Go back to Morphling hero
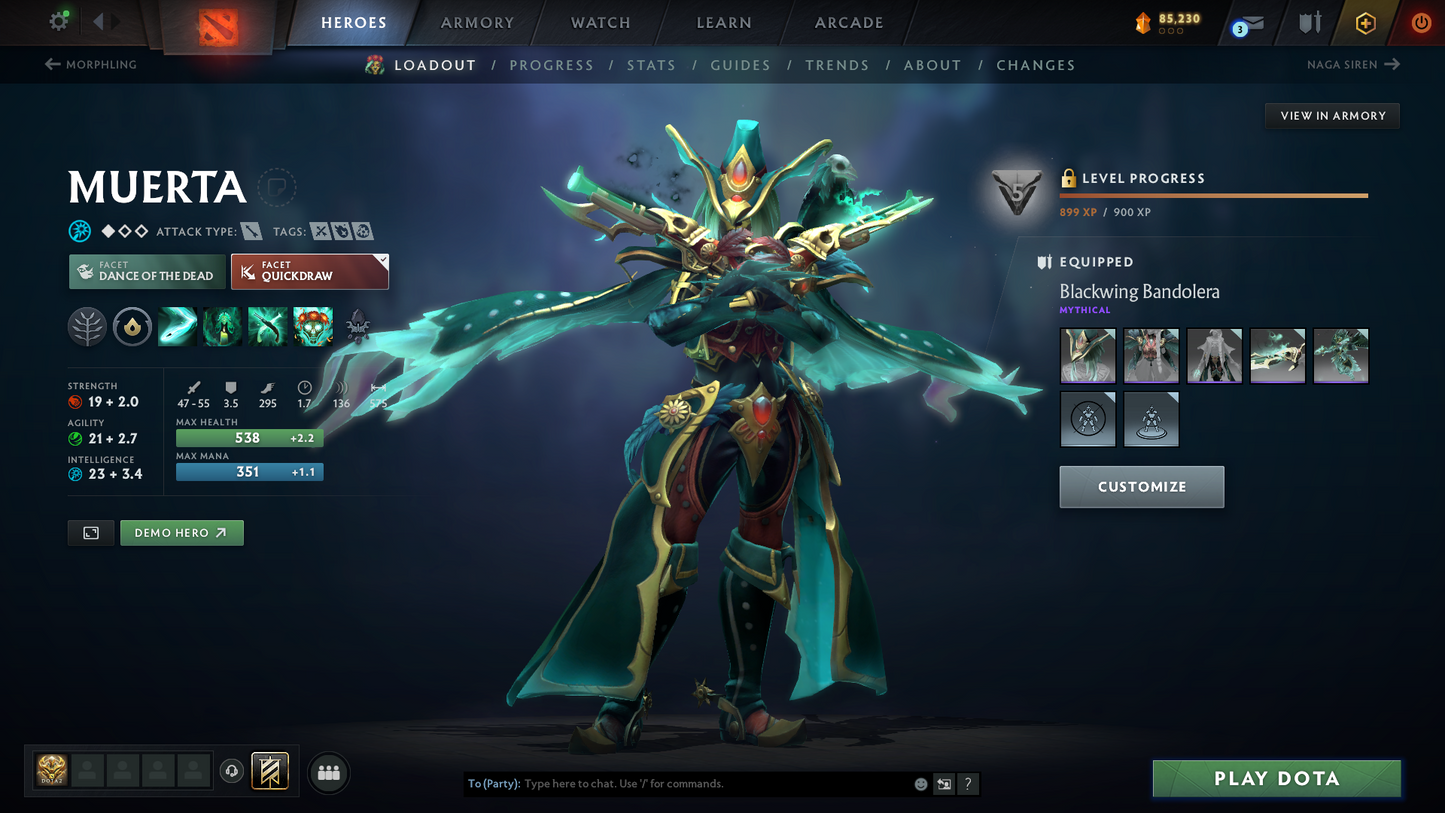Image resolution: width=1445 pixels, height=813 pixels. click(x=90, y=64)
